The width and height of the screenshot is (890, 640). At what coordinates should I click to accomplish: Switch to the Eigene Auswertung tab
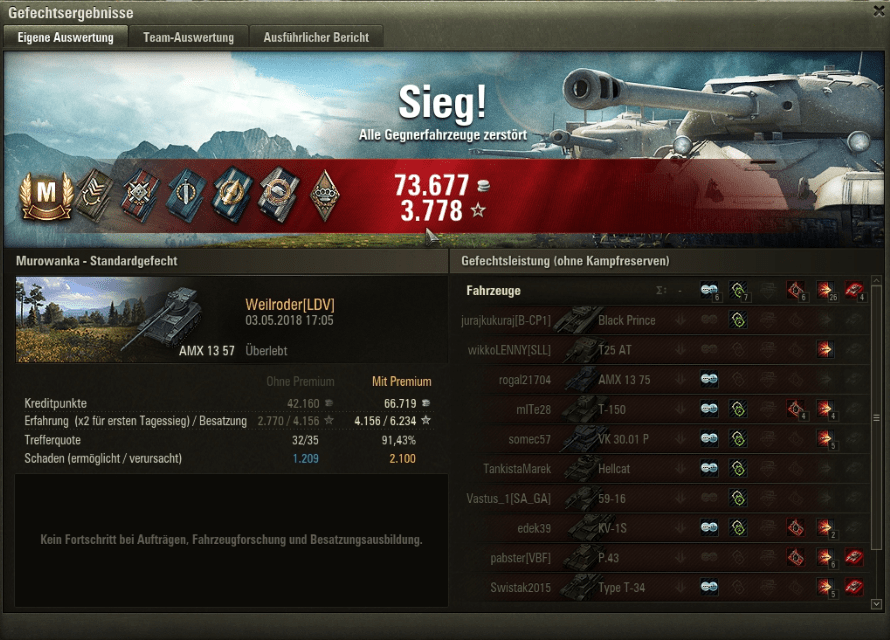[66, 38]
